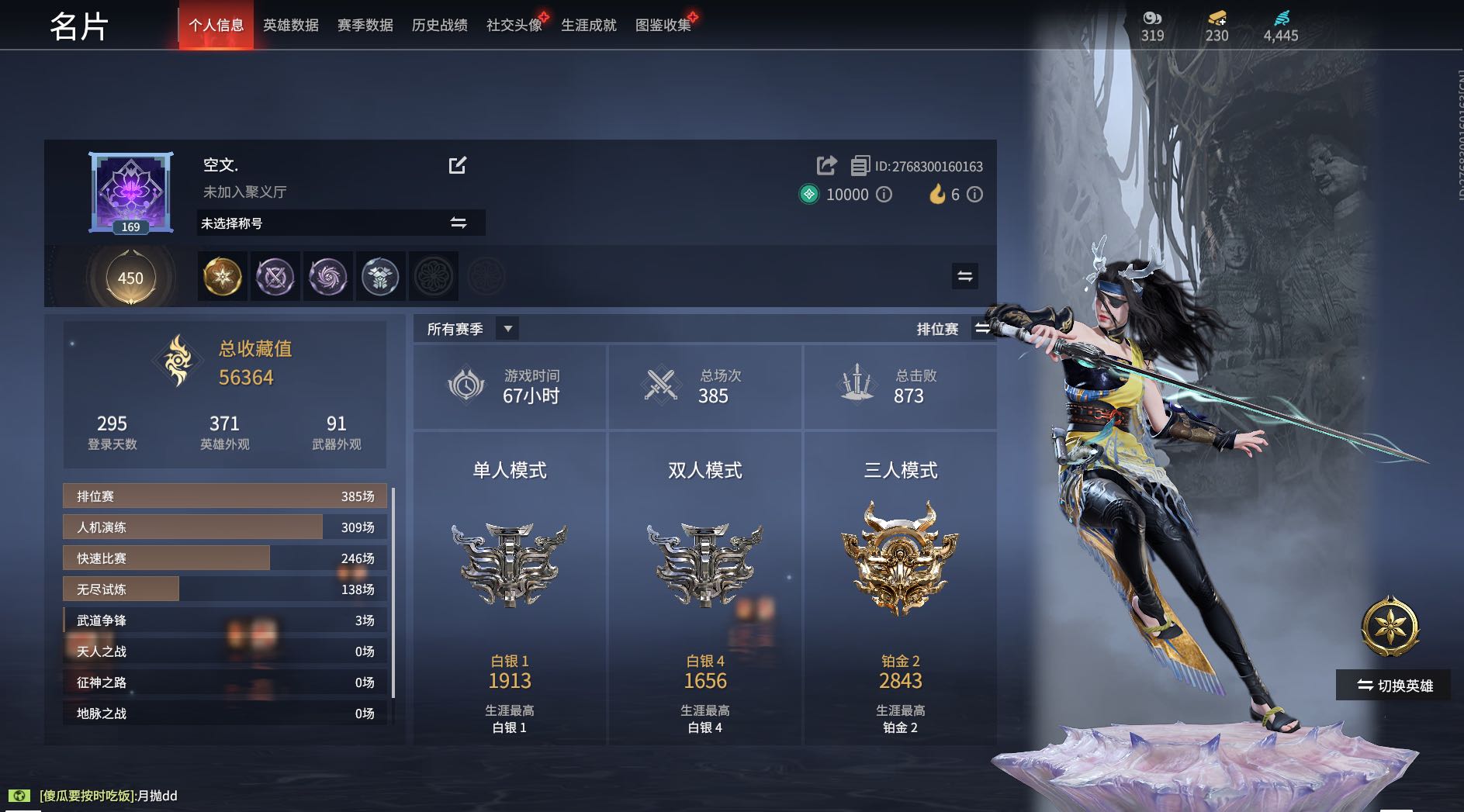This screenshot has height=812, width=1464.
Task: Open the 所有赛季 season dropdown
Action: (507, 329)
